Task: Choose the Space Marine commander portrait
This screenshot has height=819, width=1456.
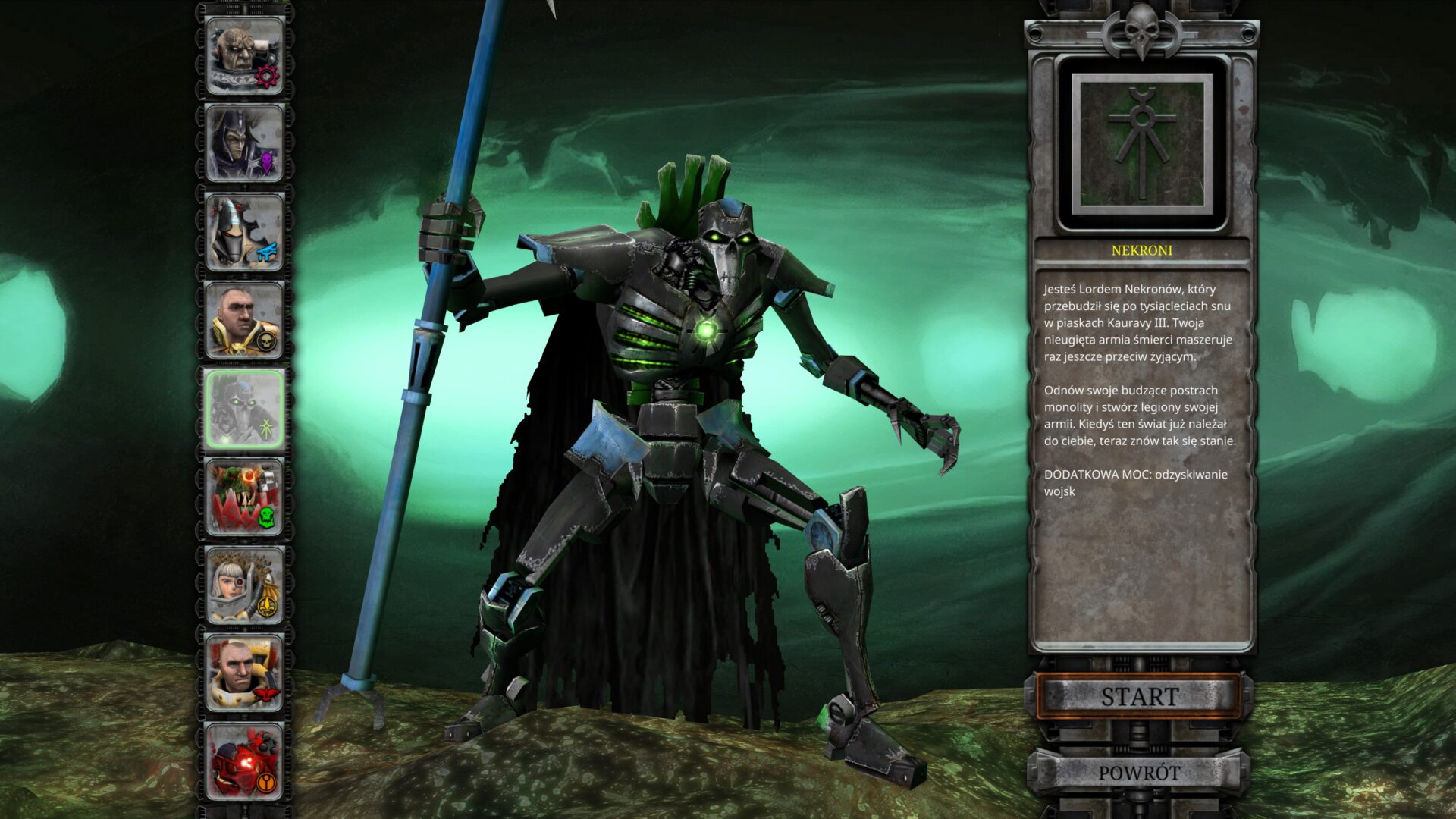Action: click(245, 673)
